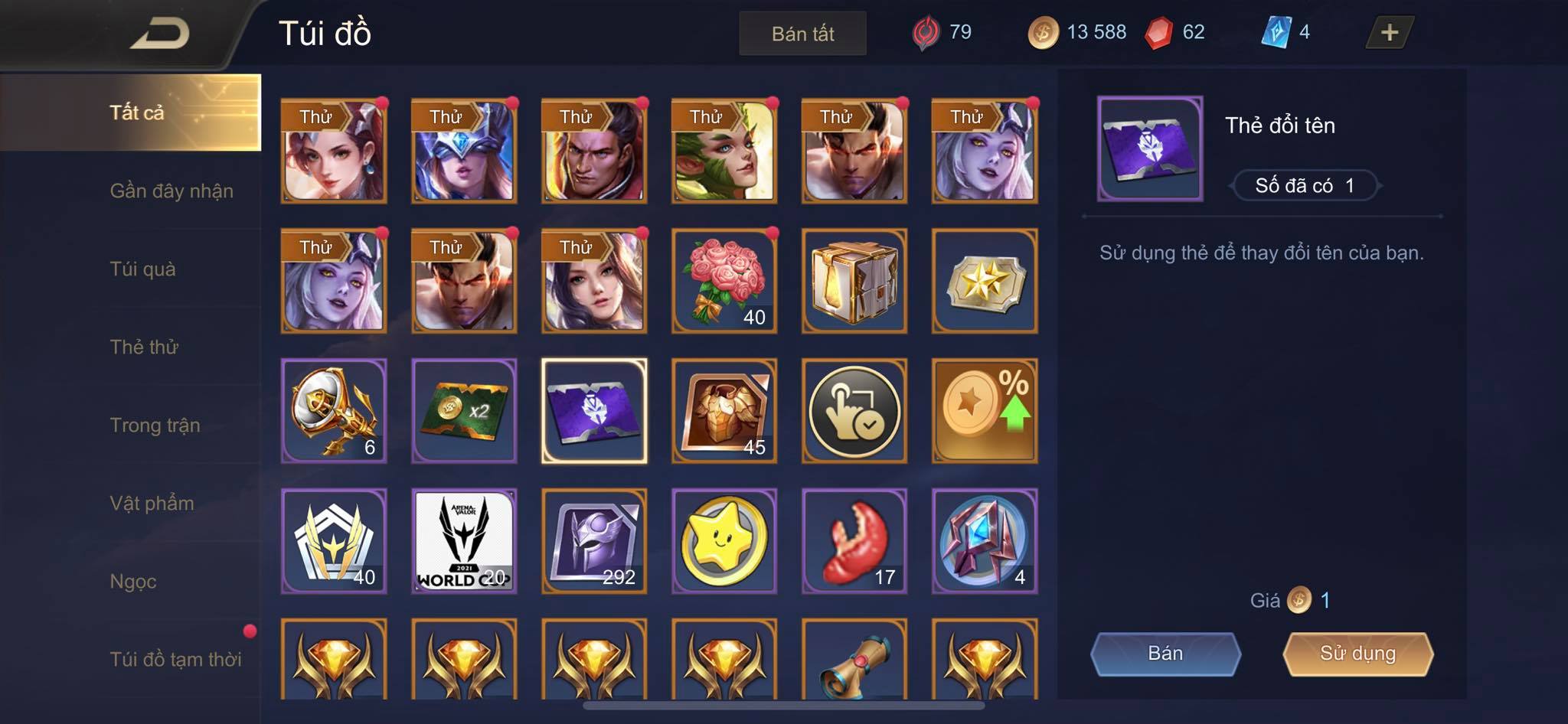This screenshot has width=1568, height=724.
Task: Go back using the return arrow
Action: coord(159,34)
